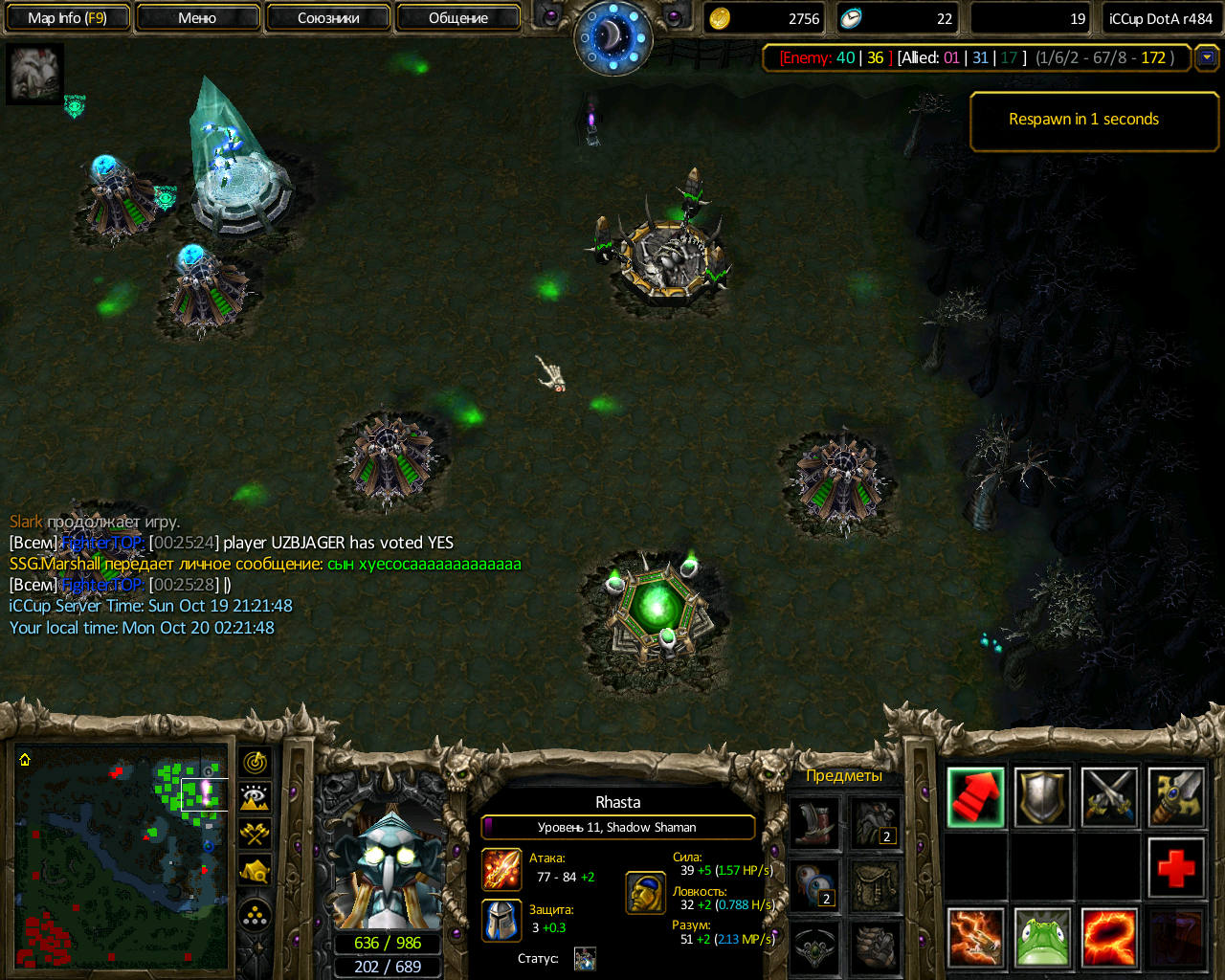Select the boots item in inventory
This screenshot has height=980, width=1225.
click(814, 824)
